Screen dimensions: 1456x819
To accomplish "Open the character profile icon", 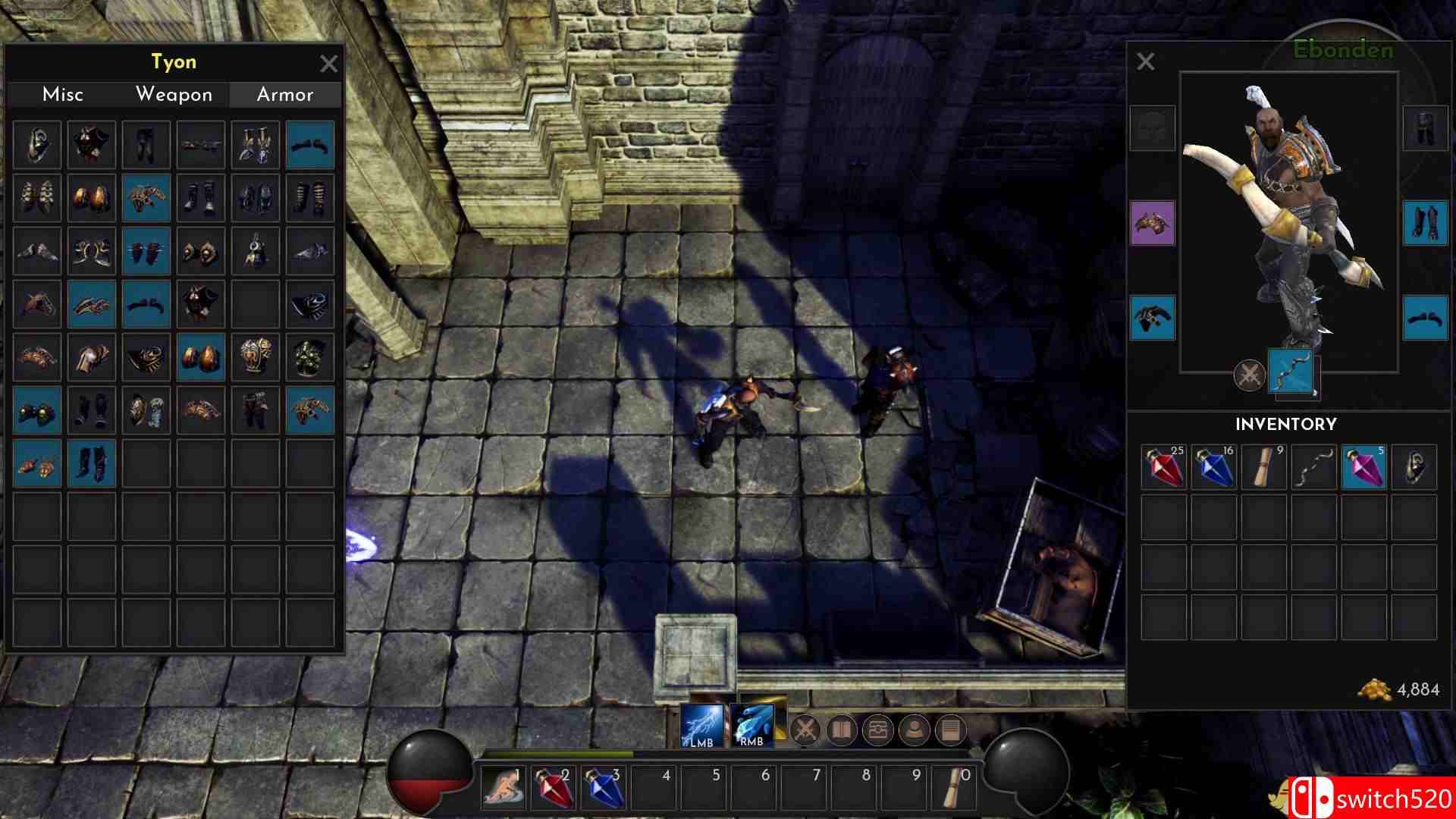I will (x=914, y=730).
